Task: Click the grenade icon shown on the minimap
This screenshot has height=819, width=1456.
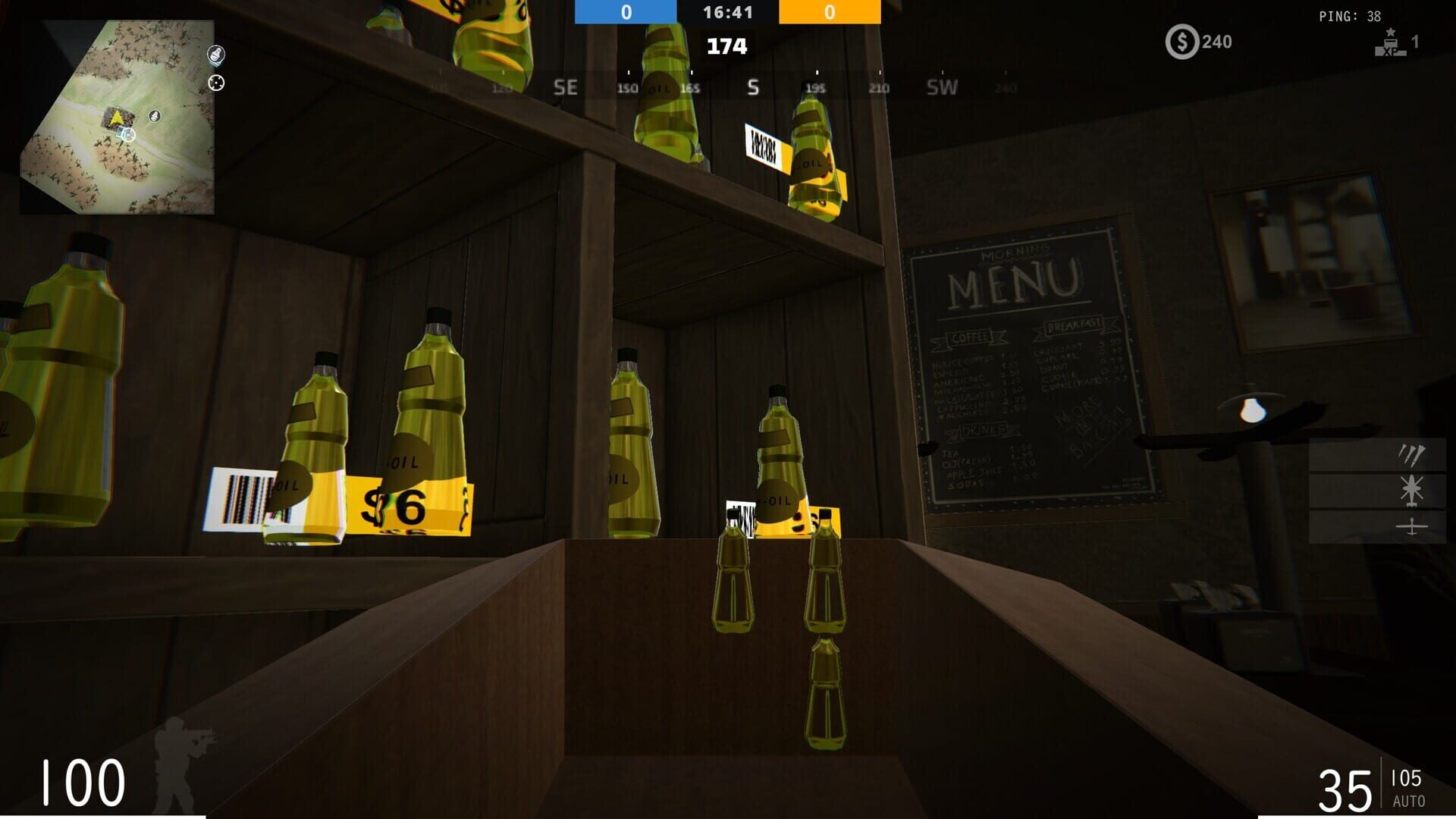Action: pos(154,116)
